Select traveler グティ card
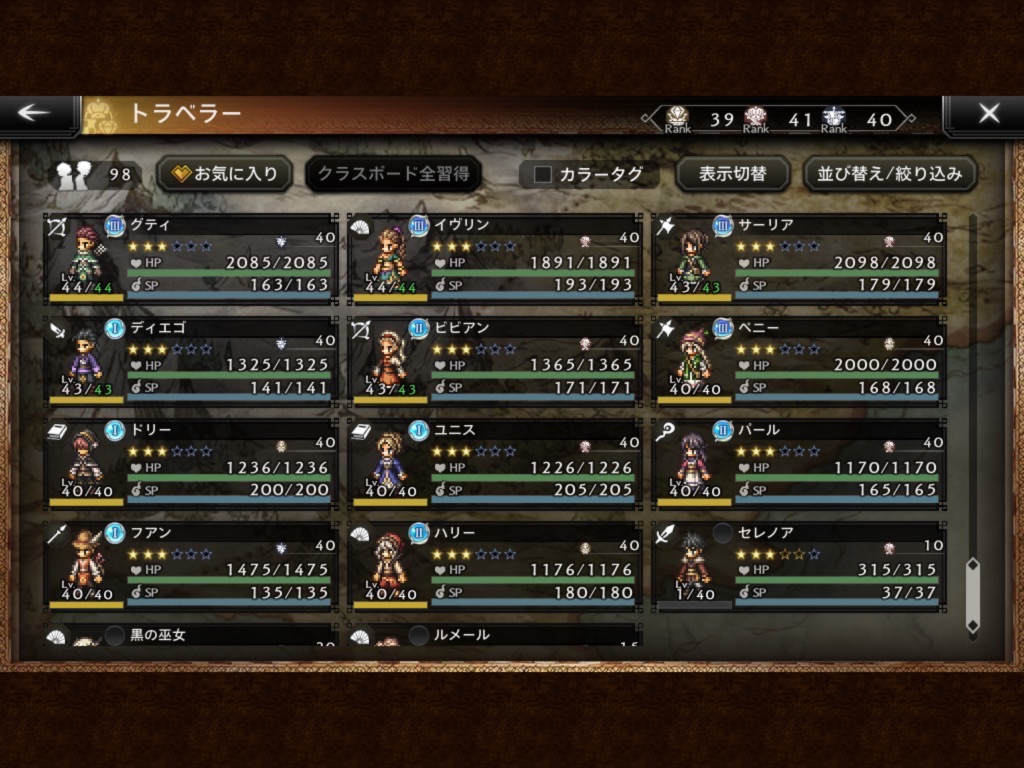The image size is (1024, 768). tap(192, 258)
